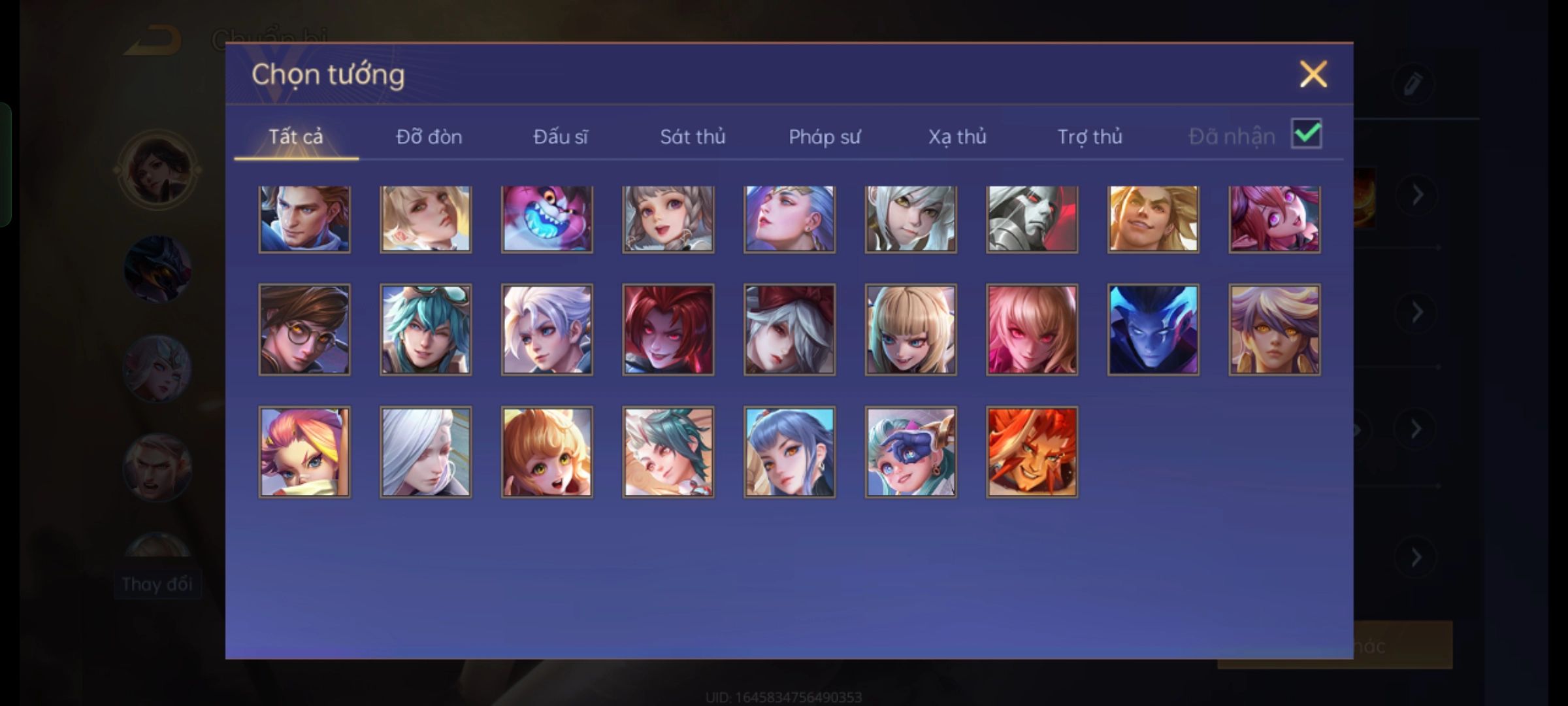Image resolution: width=1568 pixels, height=706 pixels.
Task: Pick the girl with blue eye patch
Action: tap(911, 452)
